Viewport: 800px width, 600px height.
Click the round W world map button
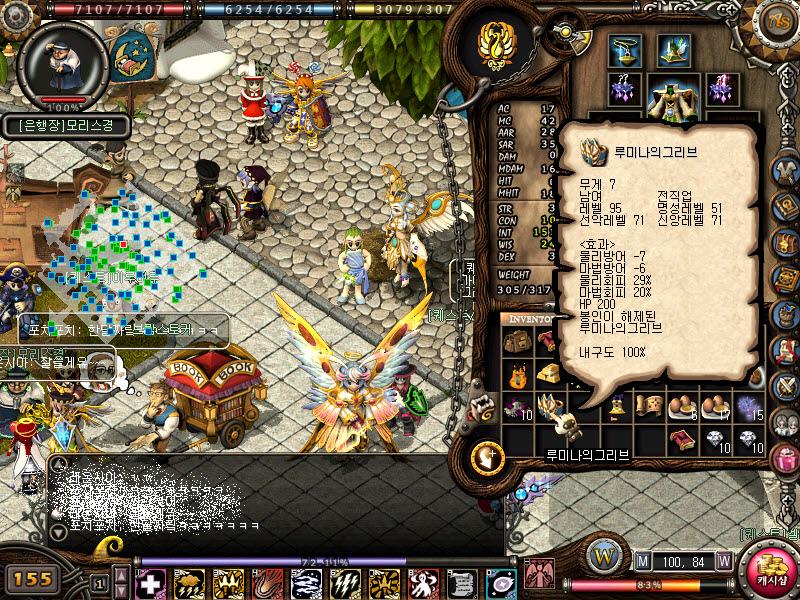603,555
